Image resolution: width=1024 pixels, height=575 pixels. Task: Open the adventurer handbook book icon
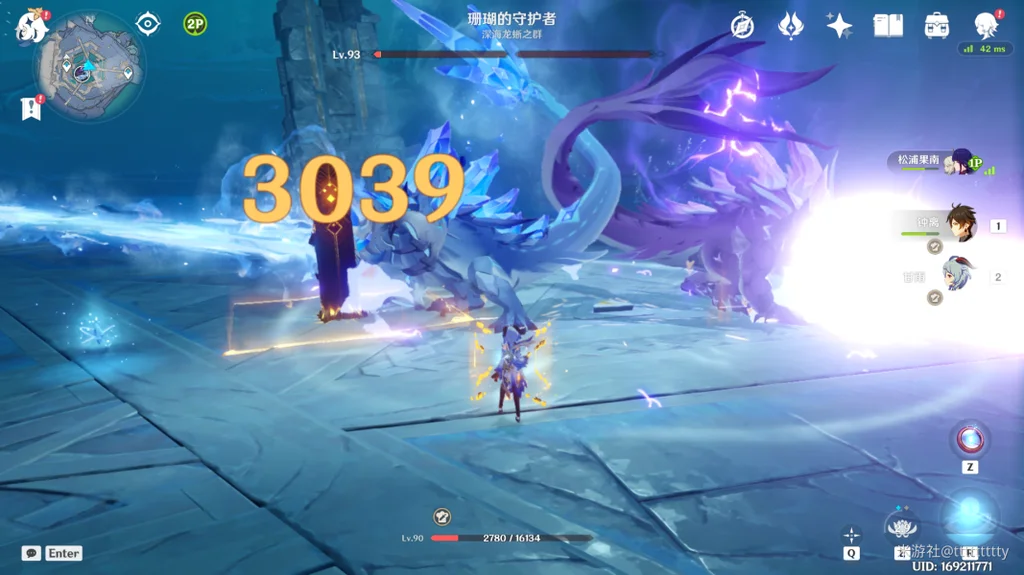888,26
